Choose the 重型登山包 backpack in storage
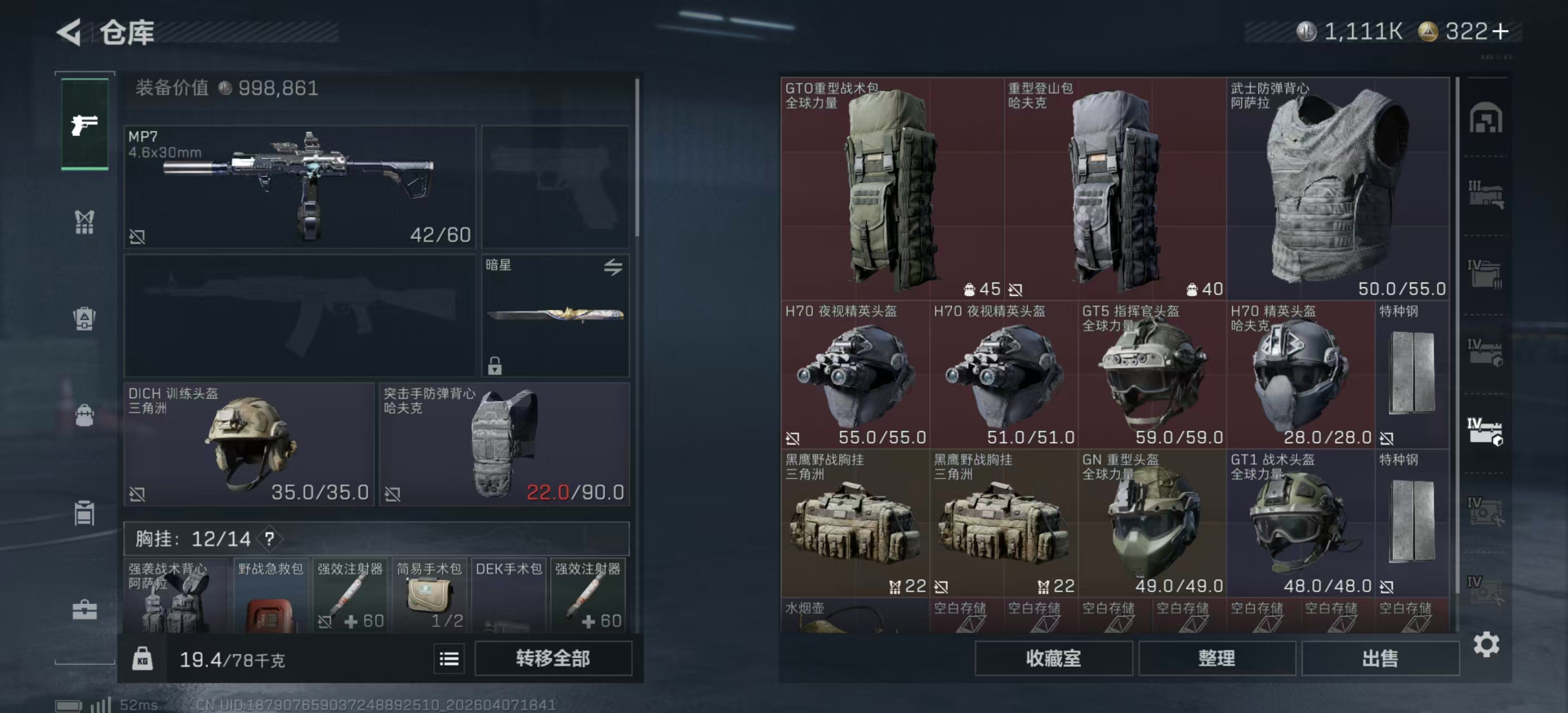The width and height of the screenshot is (1568, 713). coord(1115,188)
